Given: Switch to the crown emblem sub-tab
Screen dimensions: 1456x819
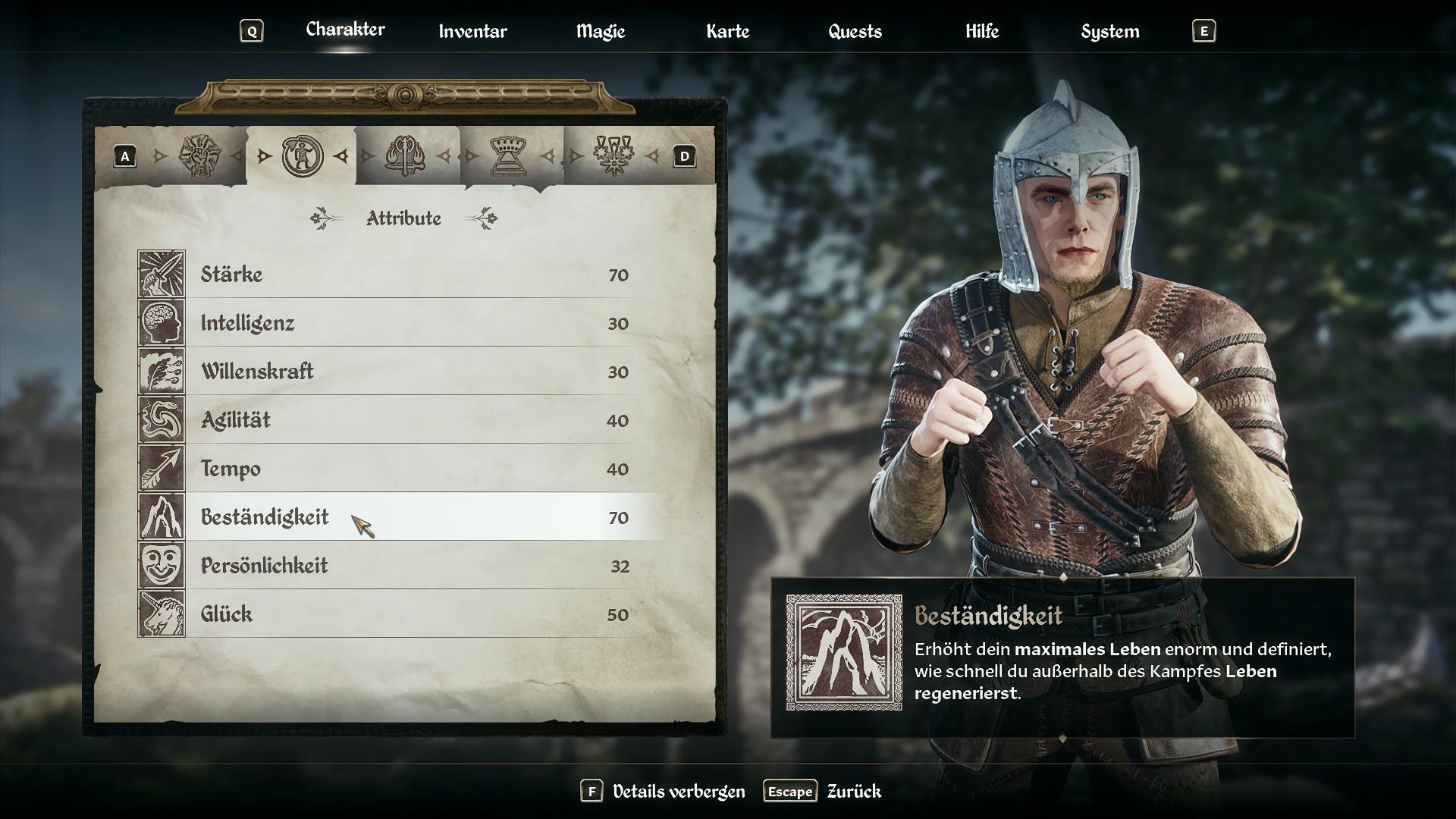Looking at the screenshot, I should (509, 156).
